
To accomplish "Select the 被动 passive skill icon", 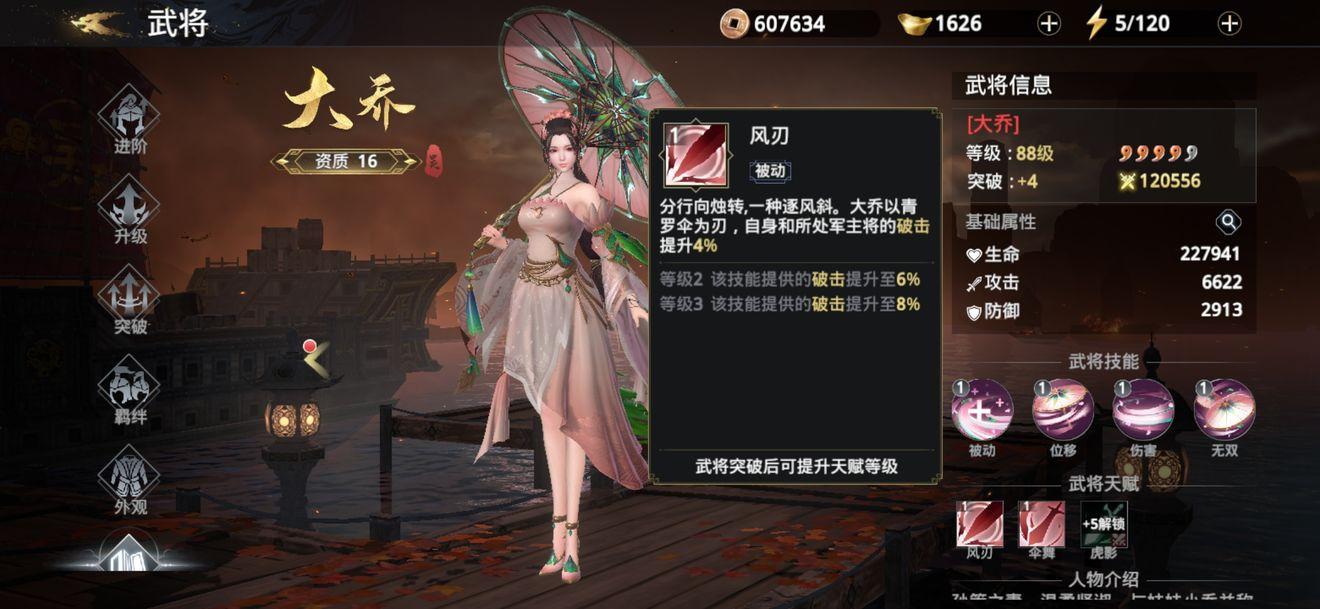I will pyautogui.click(x=982, y=410).
